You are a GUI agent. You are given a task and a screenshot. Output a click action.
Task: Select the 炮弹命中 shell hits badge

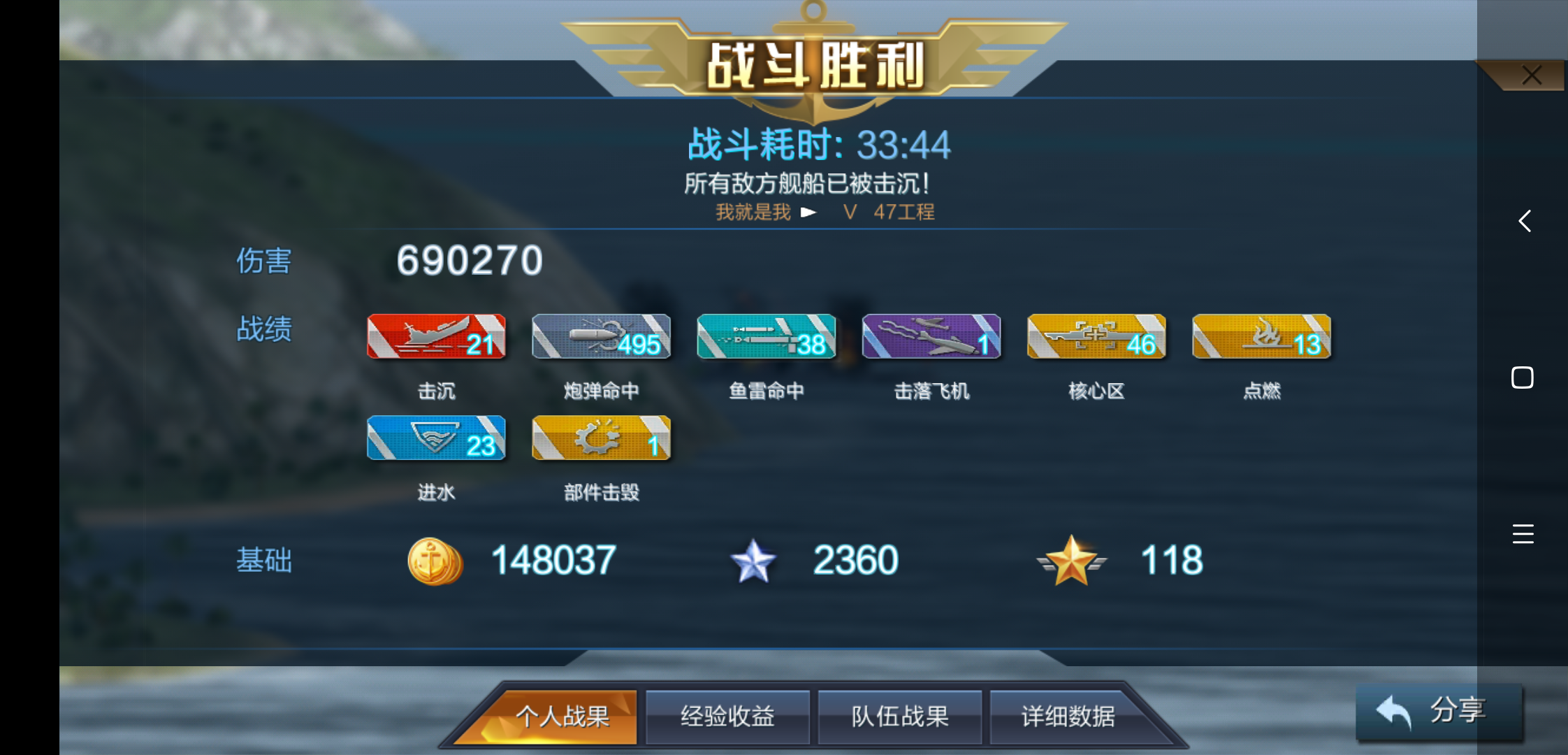coord(601,336)
